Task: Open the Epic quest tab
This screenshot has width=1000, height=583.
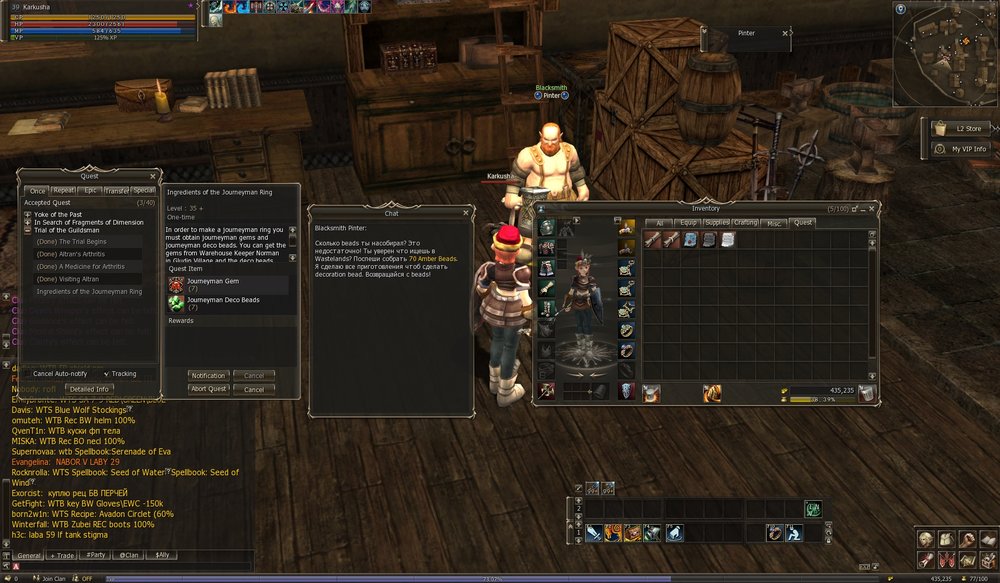Action: pyautogui.click(x=91, y=190)
